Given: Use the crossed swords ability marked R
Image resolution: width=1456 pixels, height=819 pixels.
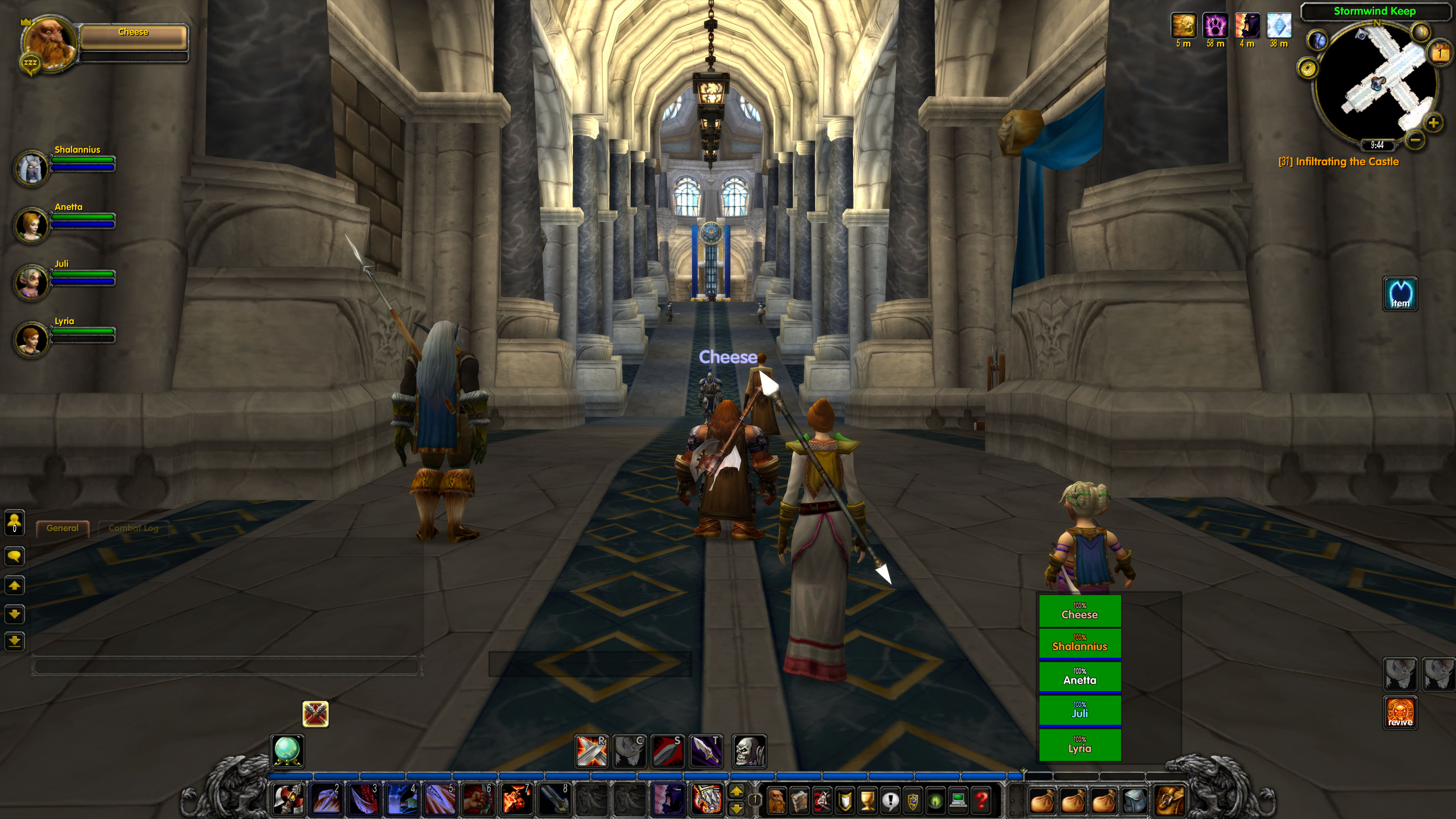Looking at the screenshot, I should (x=591, y=751).
